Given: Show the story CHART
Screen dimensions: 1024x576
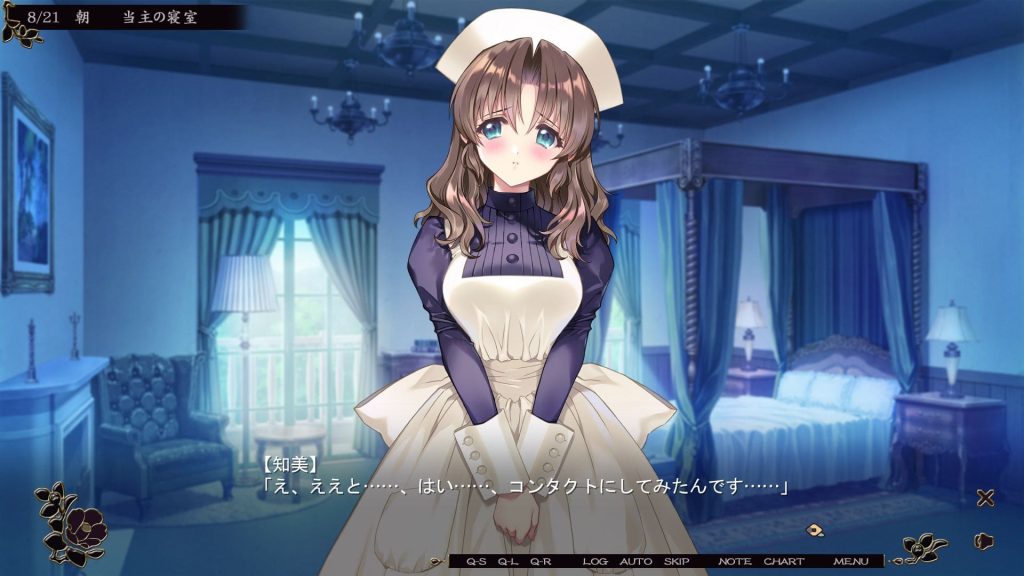Looking at the screenshot, I should [x=784, y=562].
